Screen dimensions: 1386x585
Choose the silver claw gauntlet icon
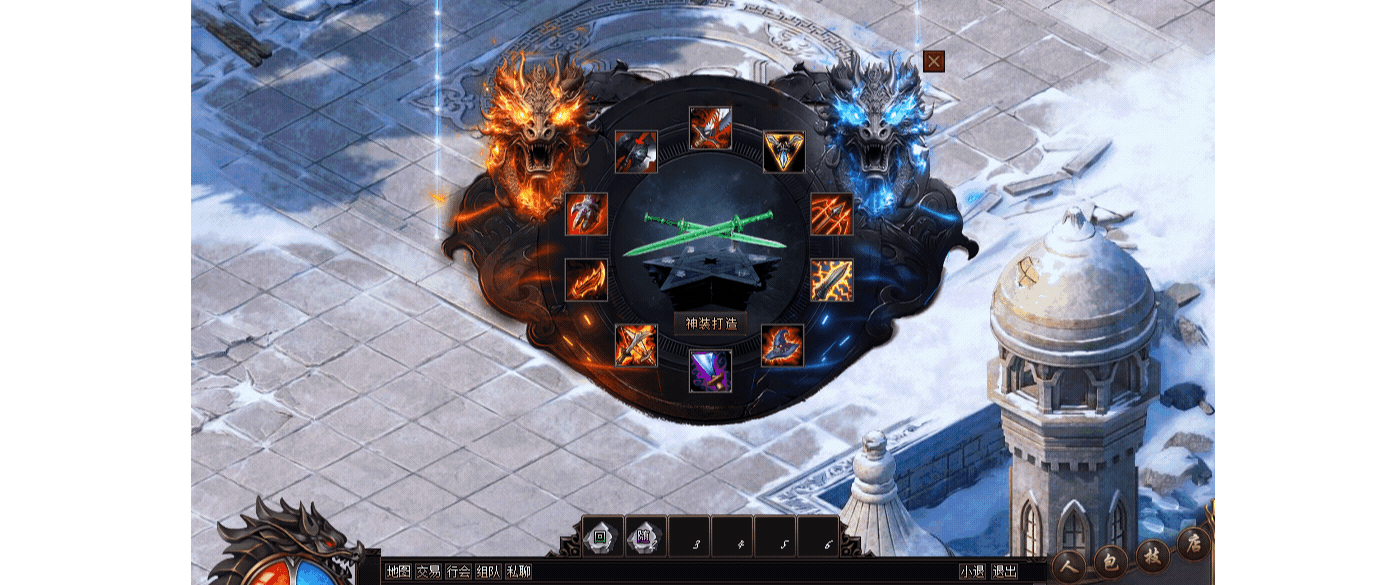click(x=586, y=214)
